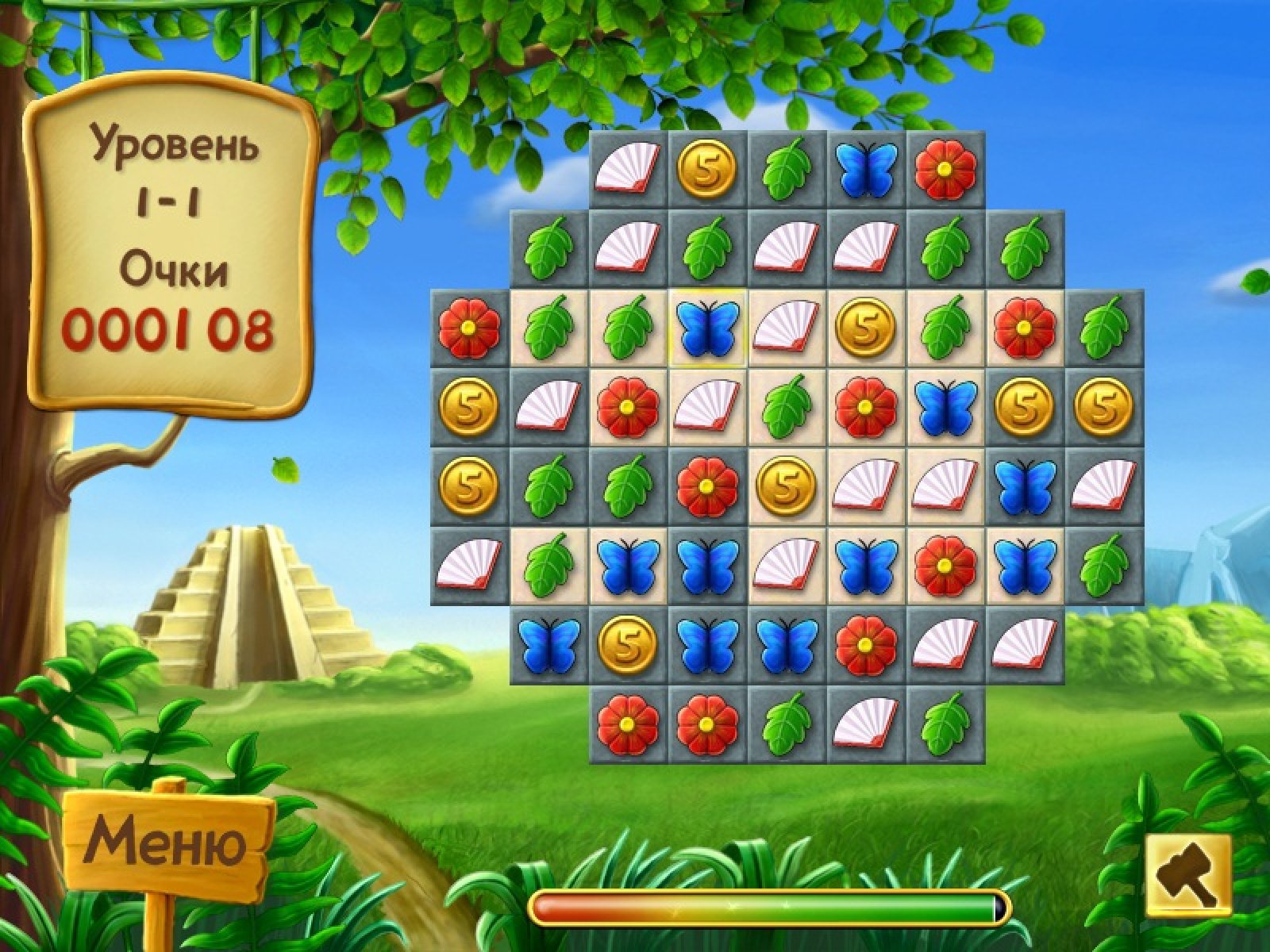Select the highlighted blue butterfly tile
Image resolution: width=1270 pixels, height=952 pixels.
point(707,328)
